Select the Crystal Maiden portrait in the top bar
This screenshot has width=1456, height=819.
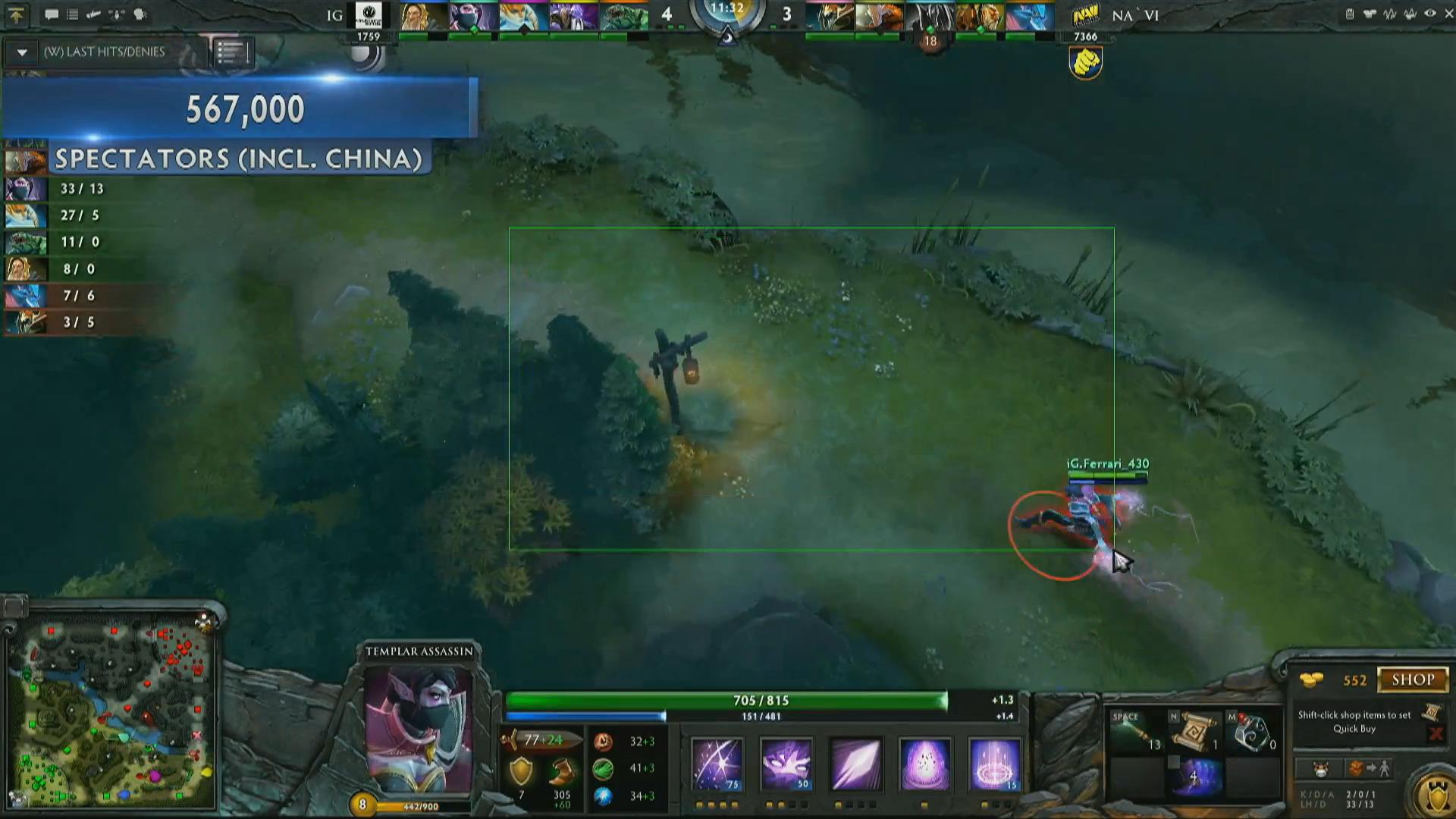[524, 17]
